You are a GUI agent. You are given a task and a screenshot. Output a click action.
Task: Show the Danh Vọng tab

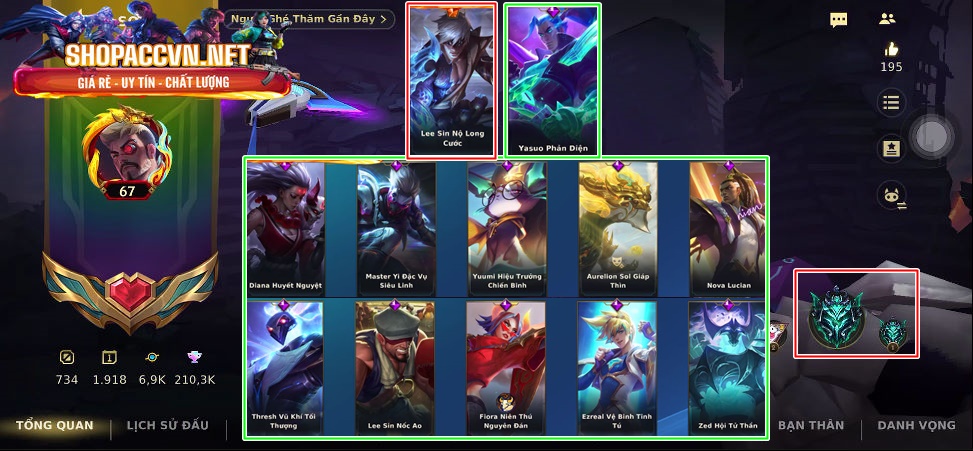916,426
